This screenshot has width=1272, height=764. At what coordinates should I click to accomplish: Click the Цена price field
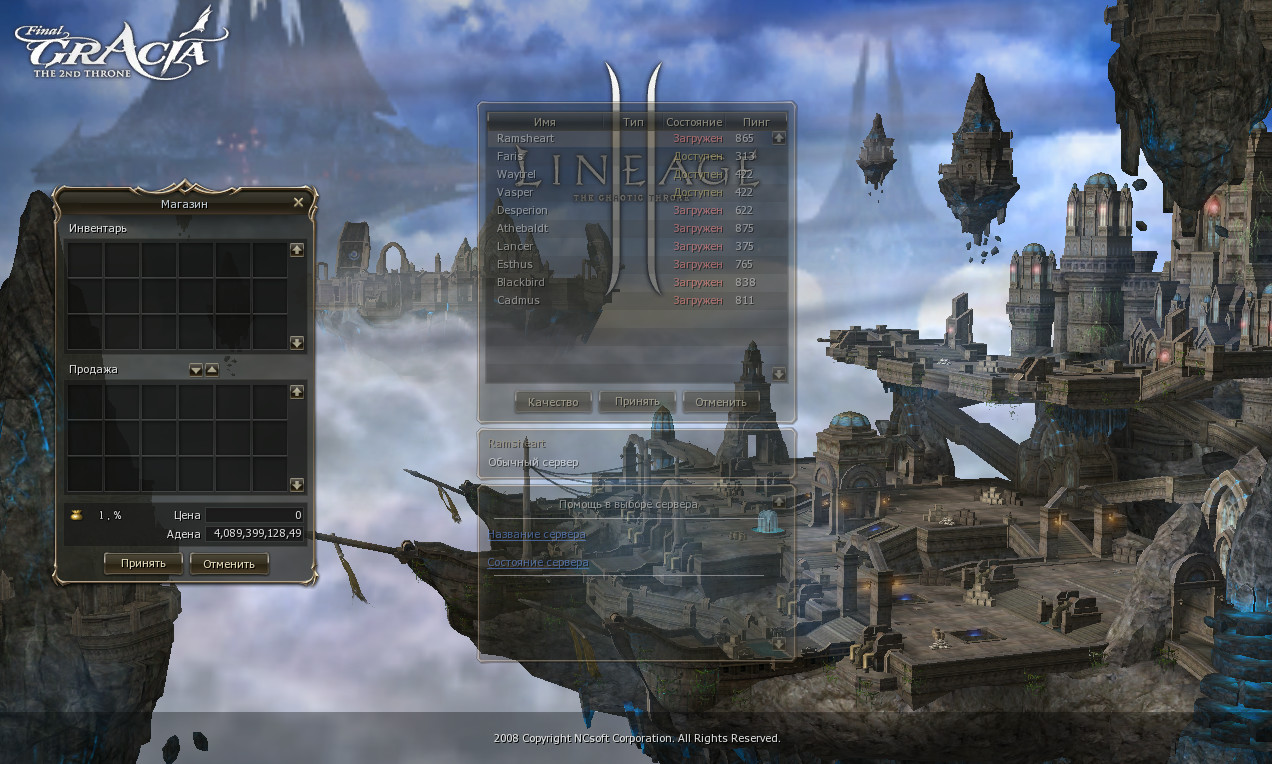[254, 515]
